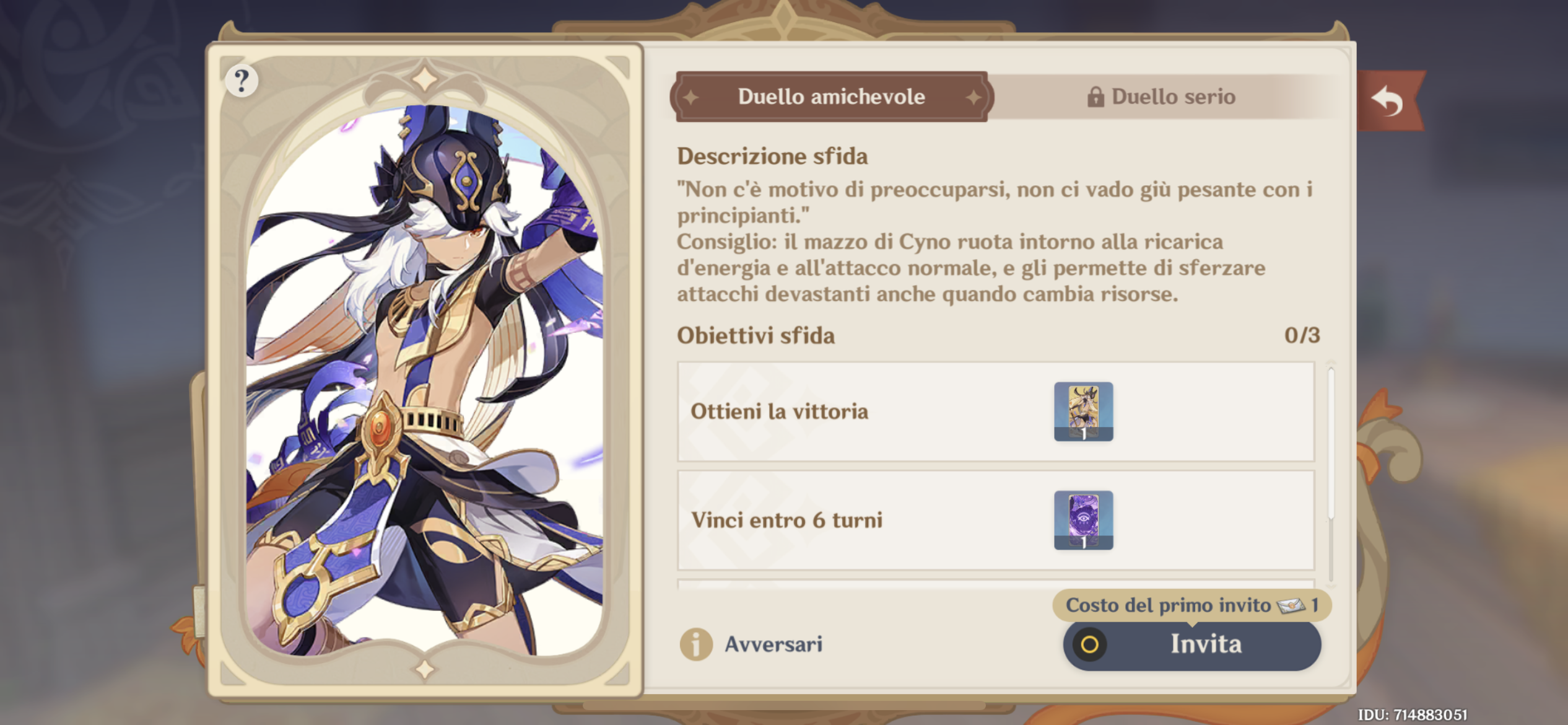Open the Avversari opponent list
1568x725 pixels.
(773, 644)
